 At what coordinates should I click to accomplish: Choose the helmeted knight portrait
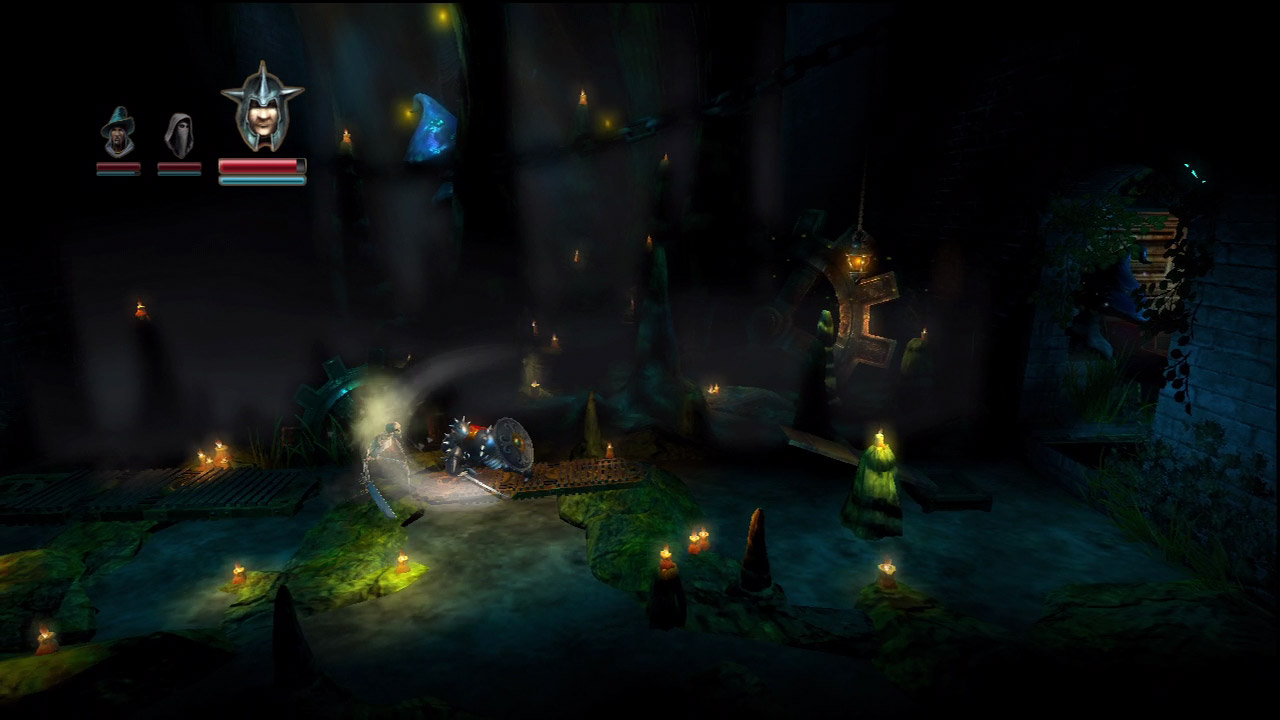[x=262, y=108]
